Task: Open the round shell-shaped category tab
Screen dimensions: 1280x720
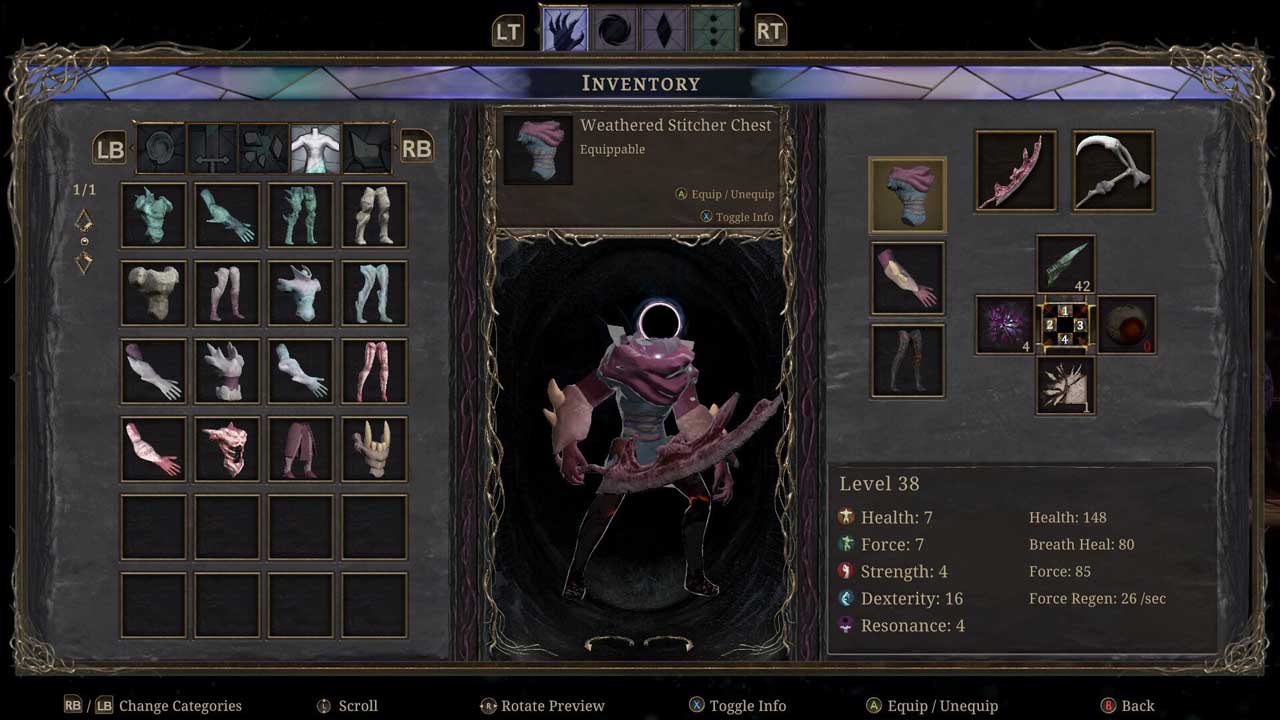Action: pyautogui.click(x=161, y=148)
